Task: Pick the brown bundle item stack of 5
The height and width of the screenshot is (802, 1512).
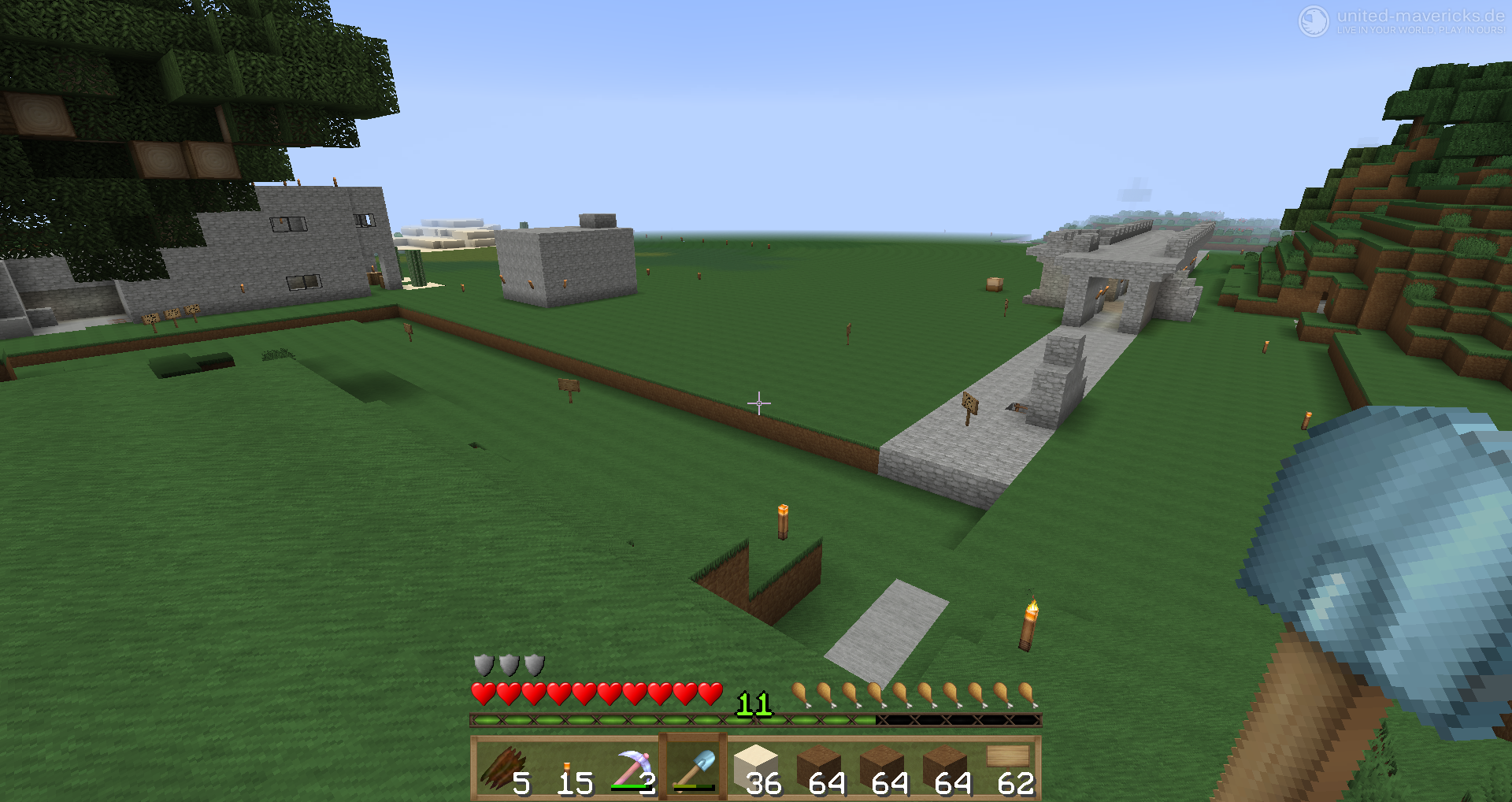Action: (x=506, y=770)
